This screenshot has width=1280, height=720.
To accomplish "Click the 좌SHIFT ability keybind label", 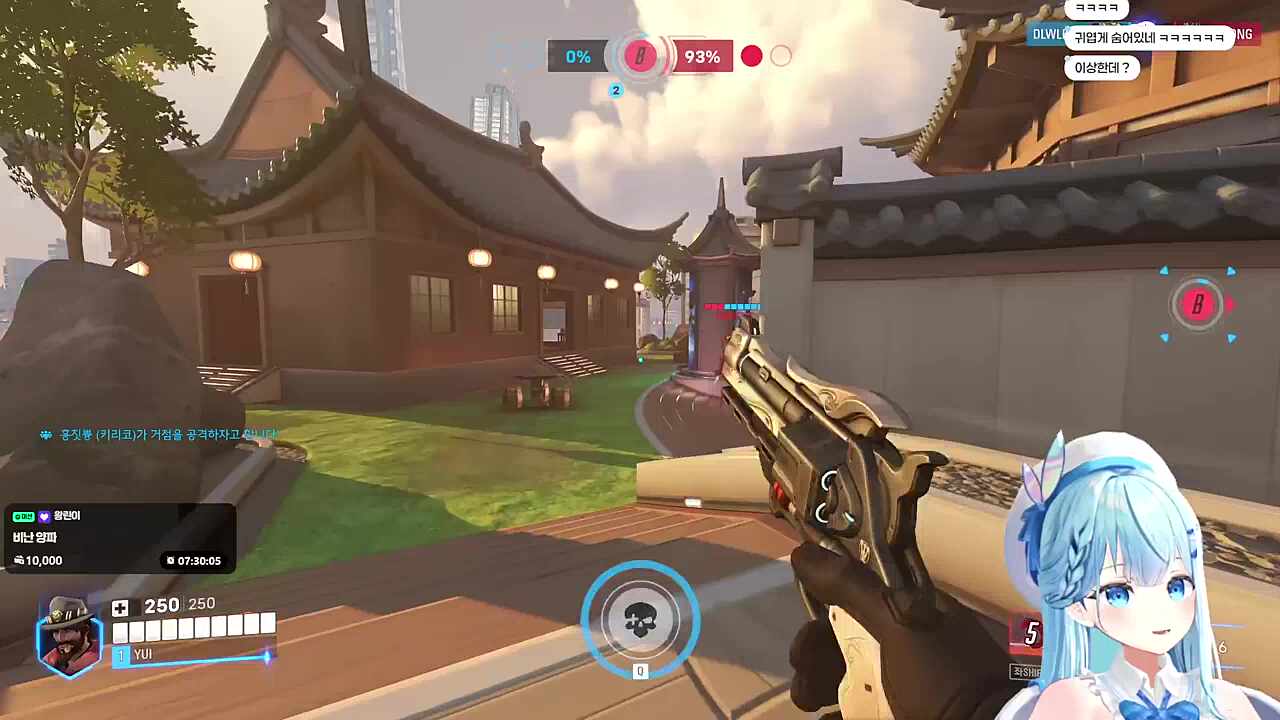I will [1022, 671].
